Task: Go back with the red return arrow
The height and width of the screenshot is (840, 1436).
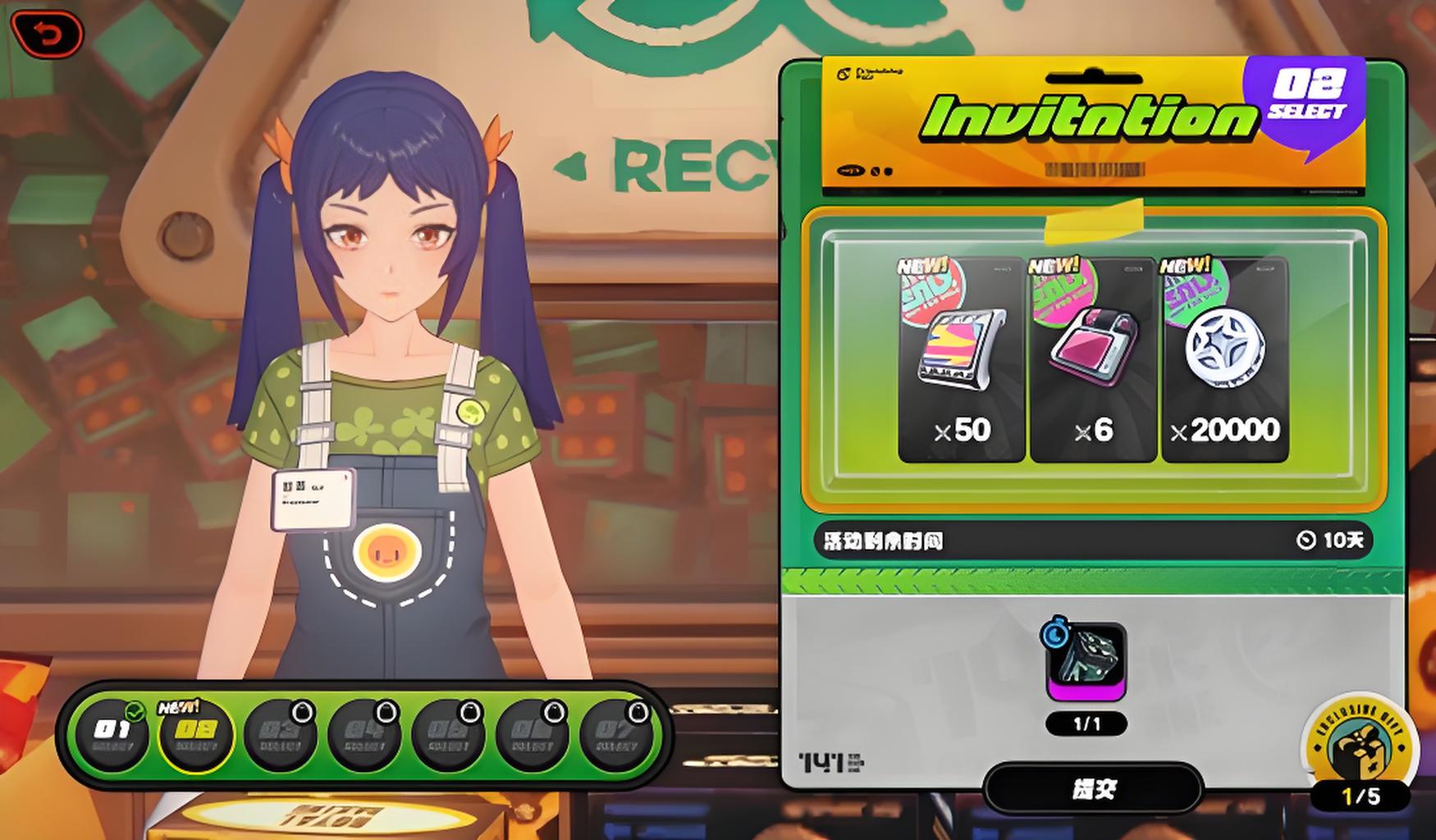Action: (x=48, y=34)
